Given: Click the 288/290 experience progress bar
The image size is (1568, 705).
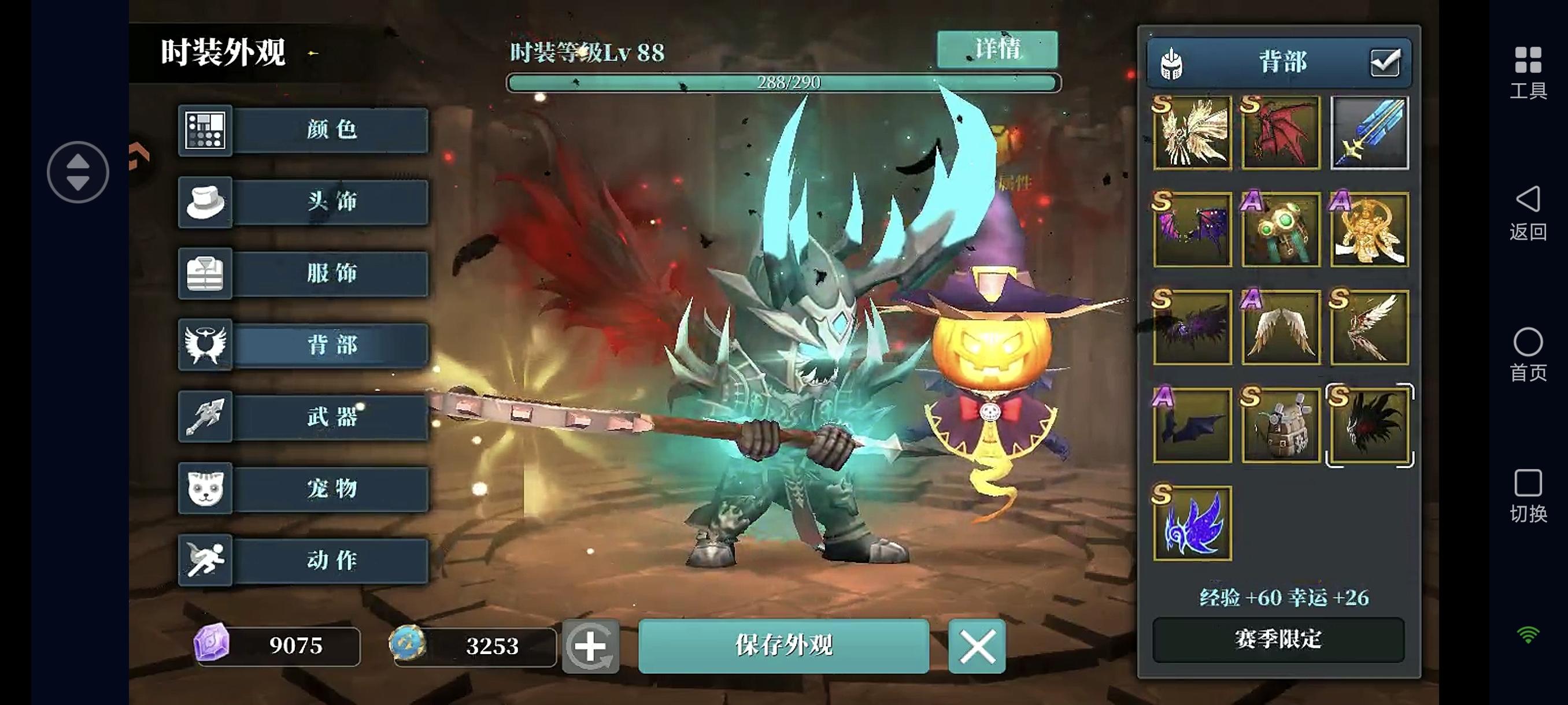Looking at the screenshot, I should point(785,82).
